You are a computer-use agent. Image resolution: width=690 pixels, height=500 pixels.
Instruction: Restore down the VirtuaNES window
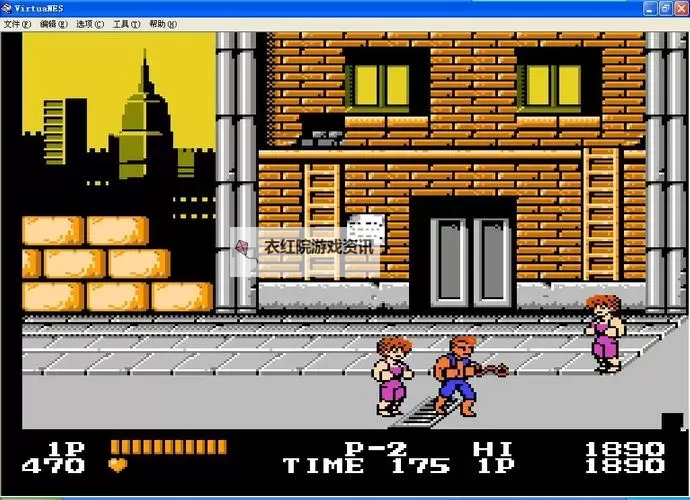(x=665, y=7)
